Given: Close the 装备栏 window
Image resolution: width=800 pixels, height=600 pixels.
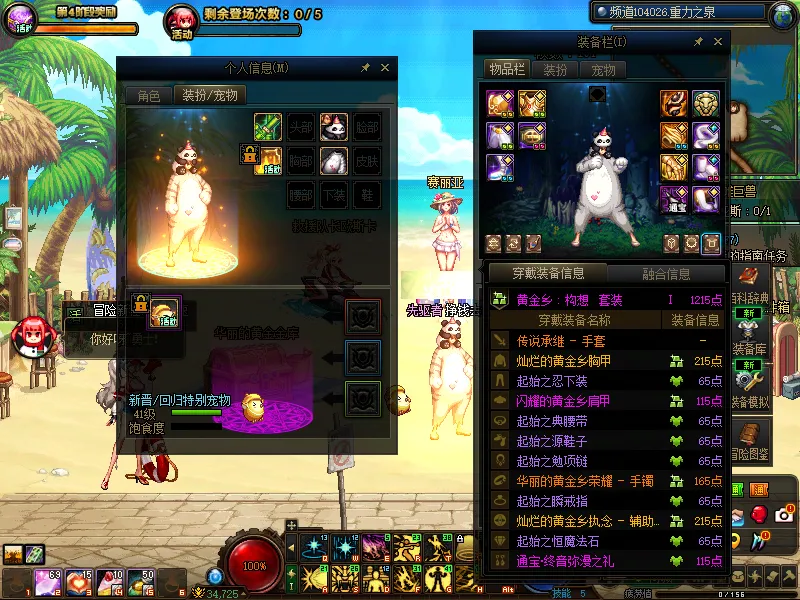Looking at the screenshot, I should tap(717, 42).
